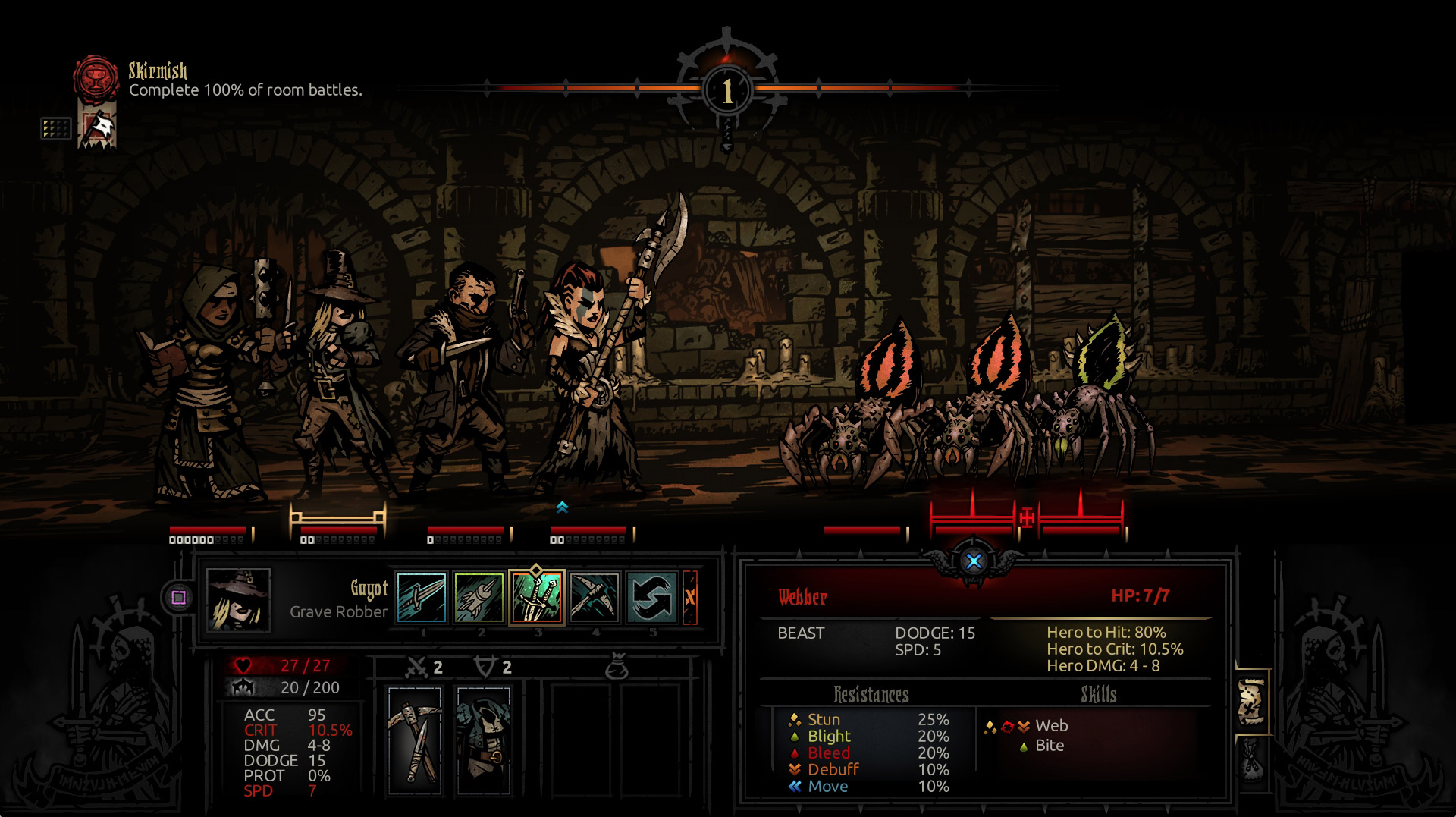Switch to the inventory sack tab
This screenshot has width=1456, height=817.
tap(1252, 761)
